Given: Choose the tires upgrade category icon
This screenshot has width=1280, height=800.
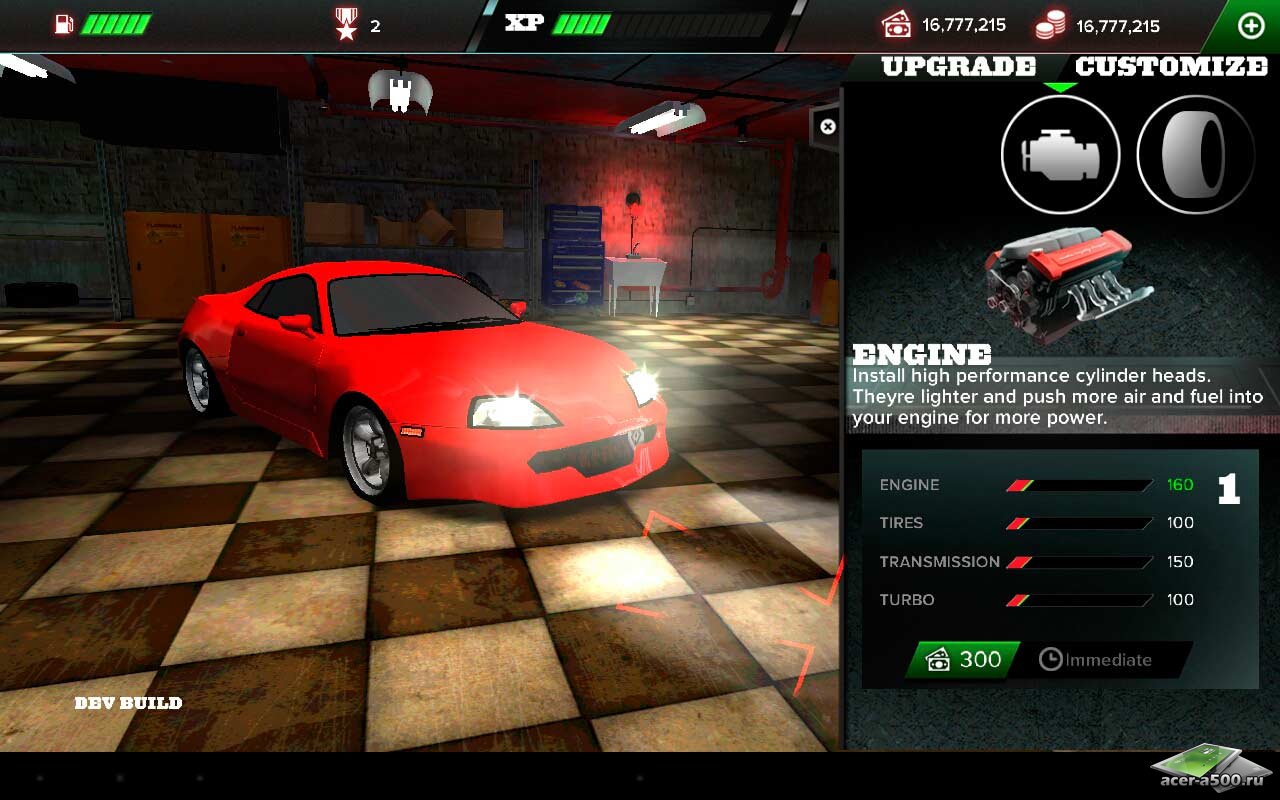Looking at the screenshot, I should pos(1196,156).
